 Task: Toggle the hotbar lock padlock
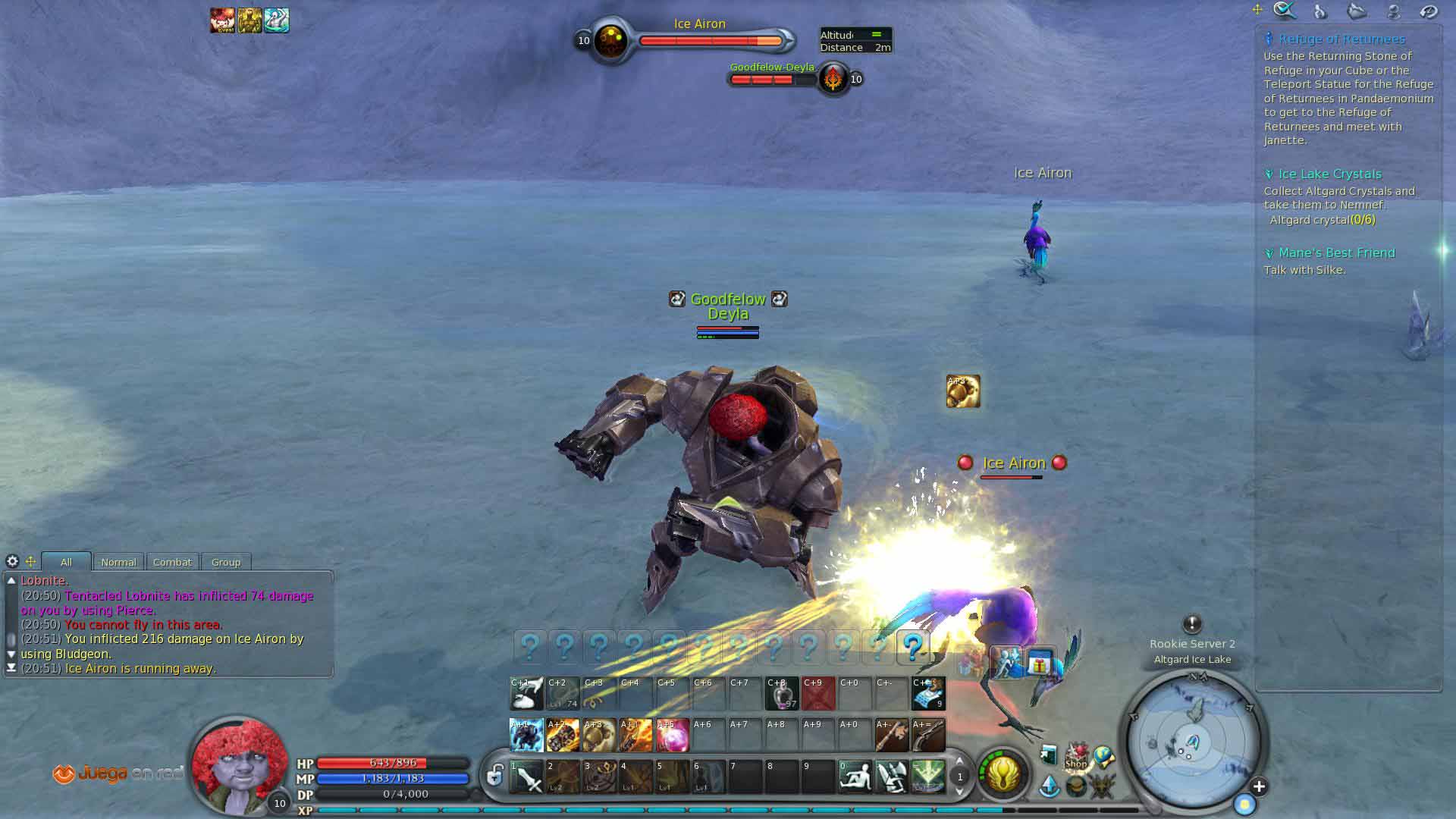pos(494,775)
